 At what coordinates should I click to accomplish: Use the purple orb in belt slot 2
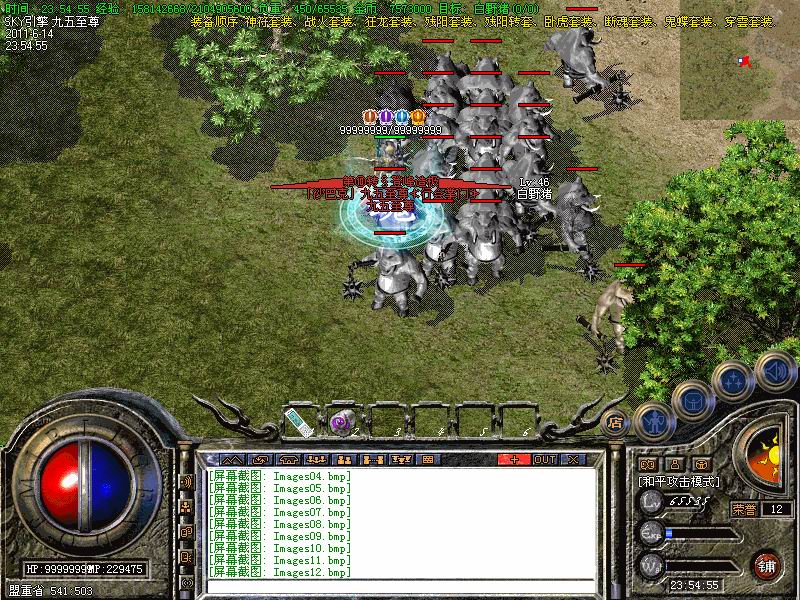click(x=339, y=422)
